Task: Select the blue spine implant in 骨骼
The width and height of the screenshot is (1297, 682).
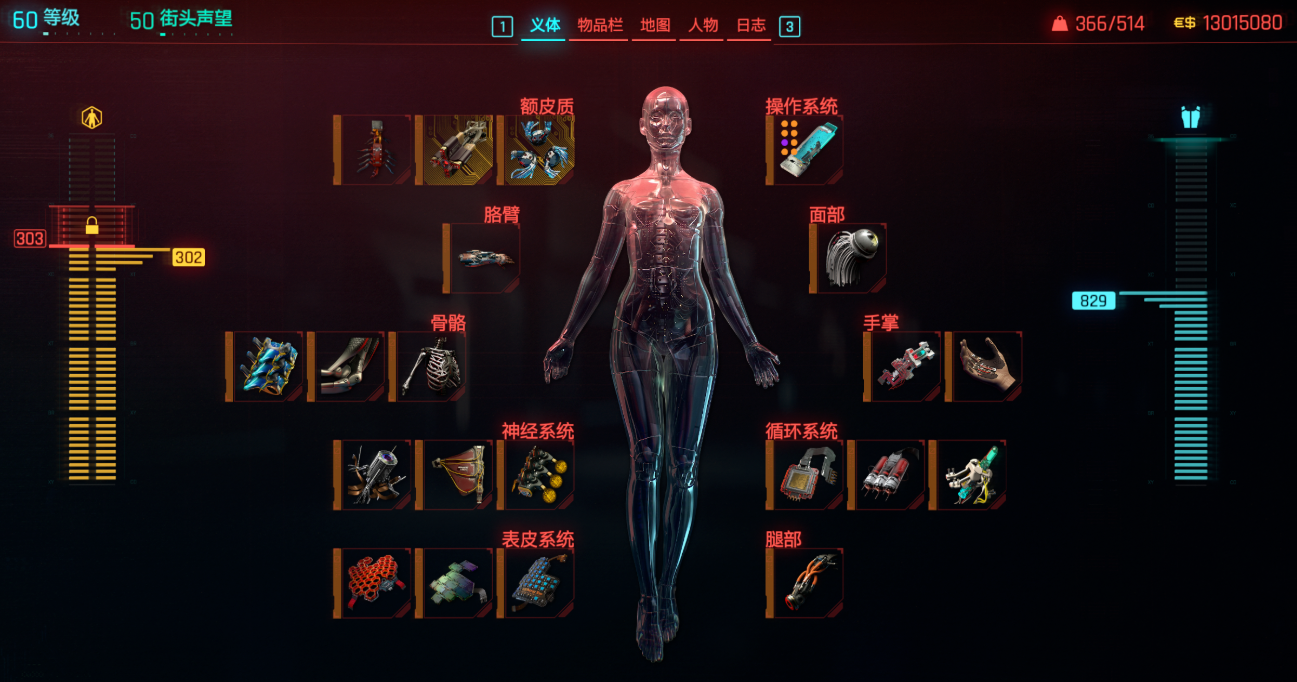Action: click(x=265, y=367)
